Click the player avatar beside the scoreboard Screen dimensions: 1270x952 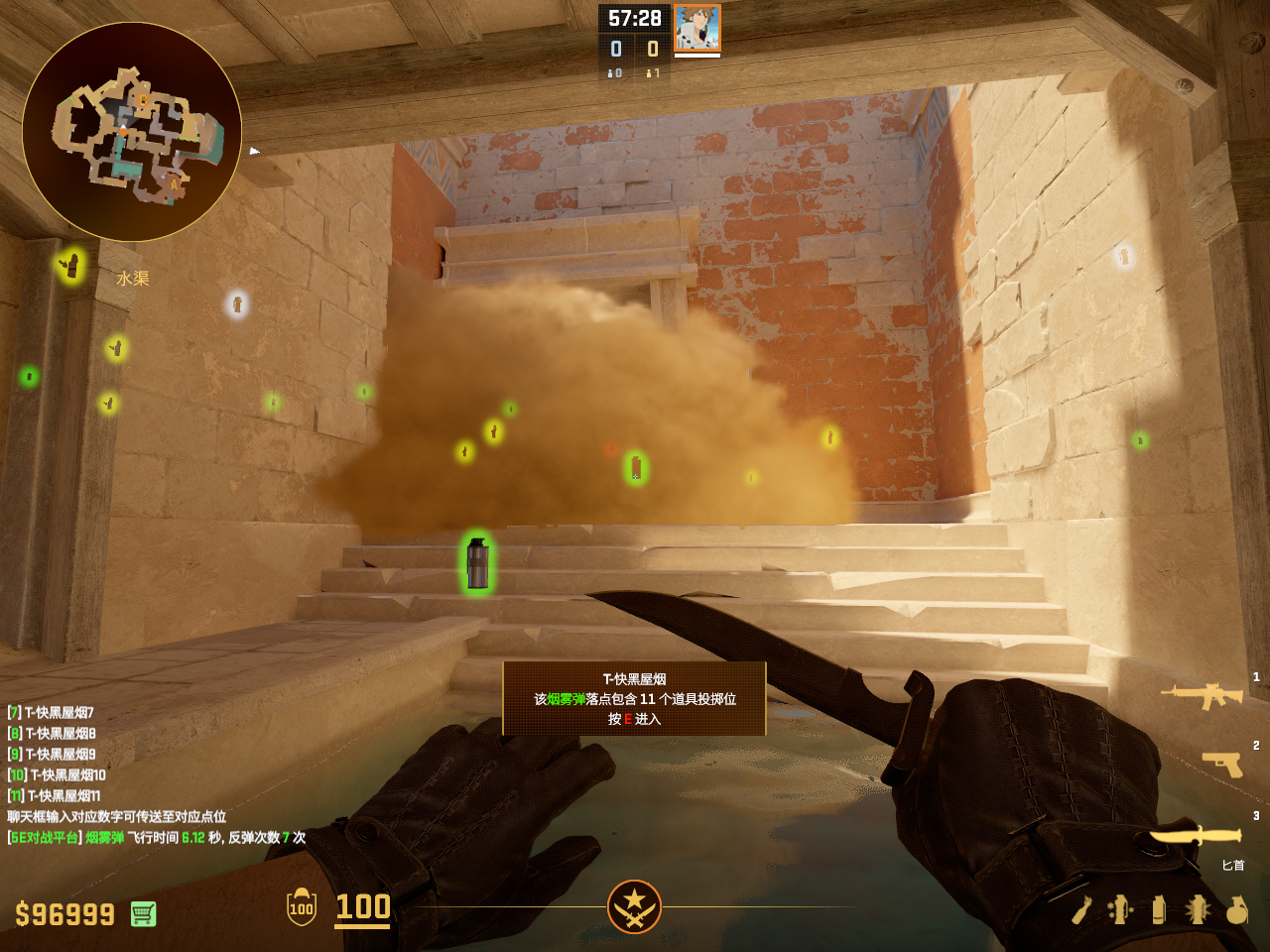pos(698,28)
